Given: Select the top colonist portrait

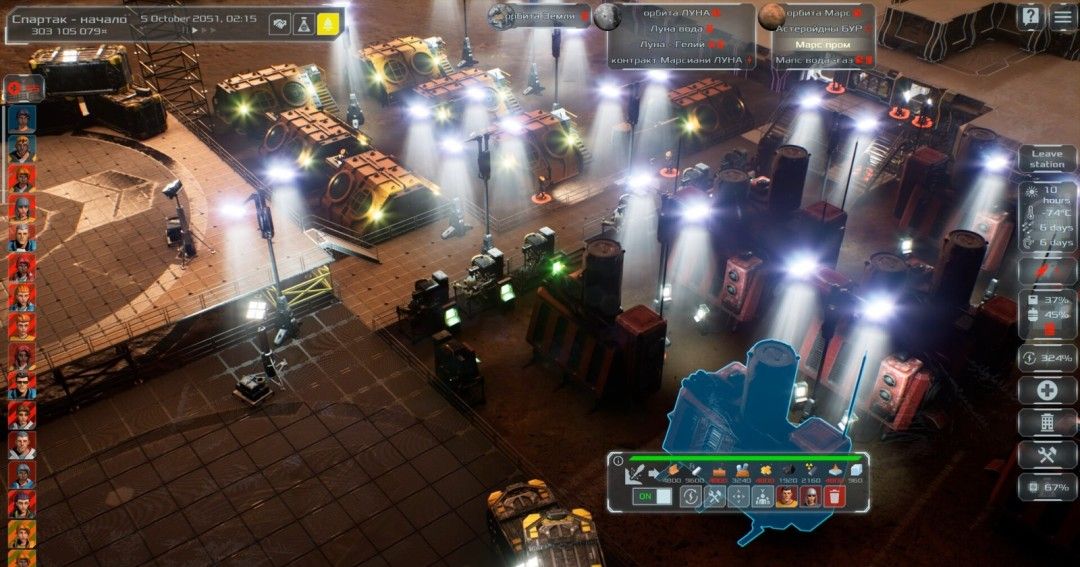Looking at the screenshot, I should (x=21, y=118).
